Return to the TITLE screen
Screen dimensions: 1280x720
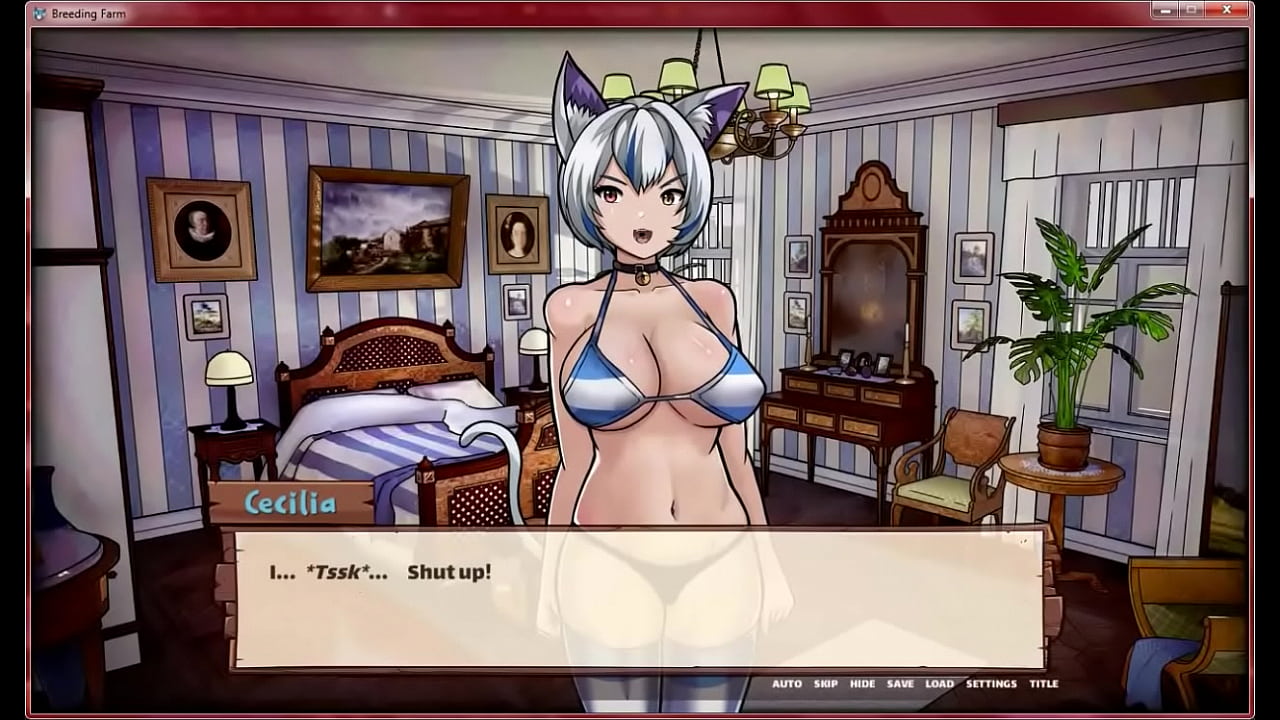click(1044, 684)
